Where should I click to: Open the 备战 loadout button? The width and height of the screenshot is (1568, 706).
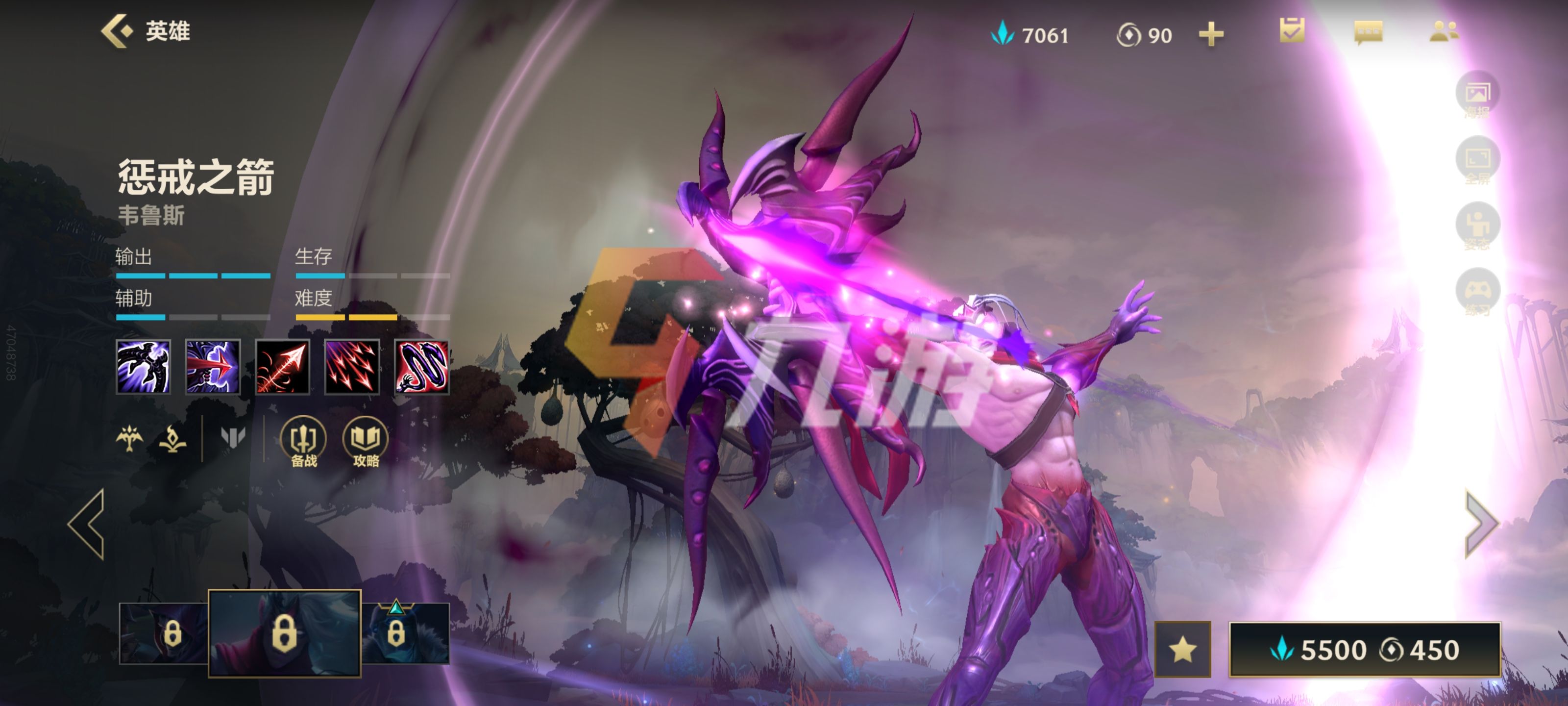click(x=303, y=442)
